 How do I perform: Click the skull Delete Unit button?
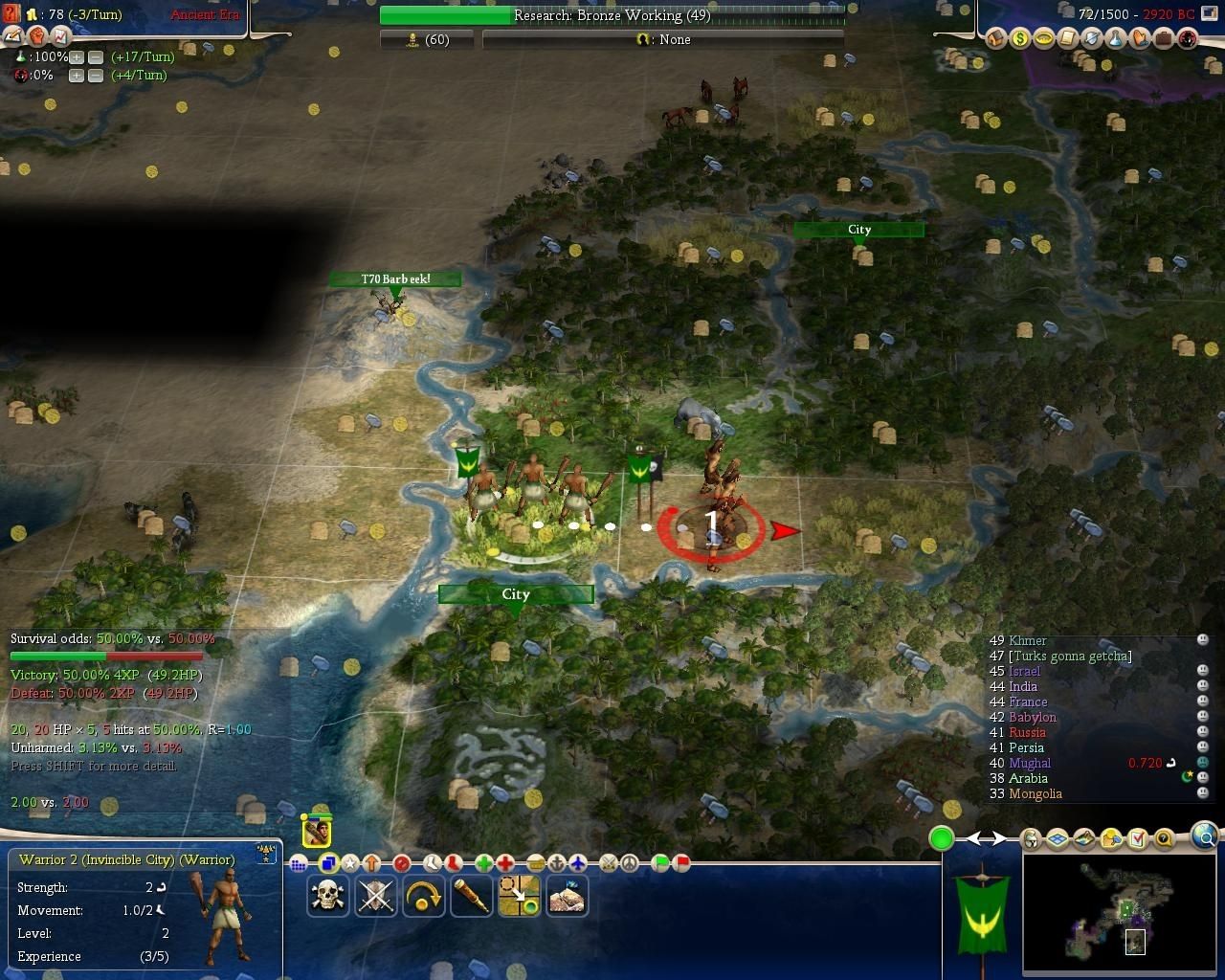328,896
